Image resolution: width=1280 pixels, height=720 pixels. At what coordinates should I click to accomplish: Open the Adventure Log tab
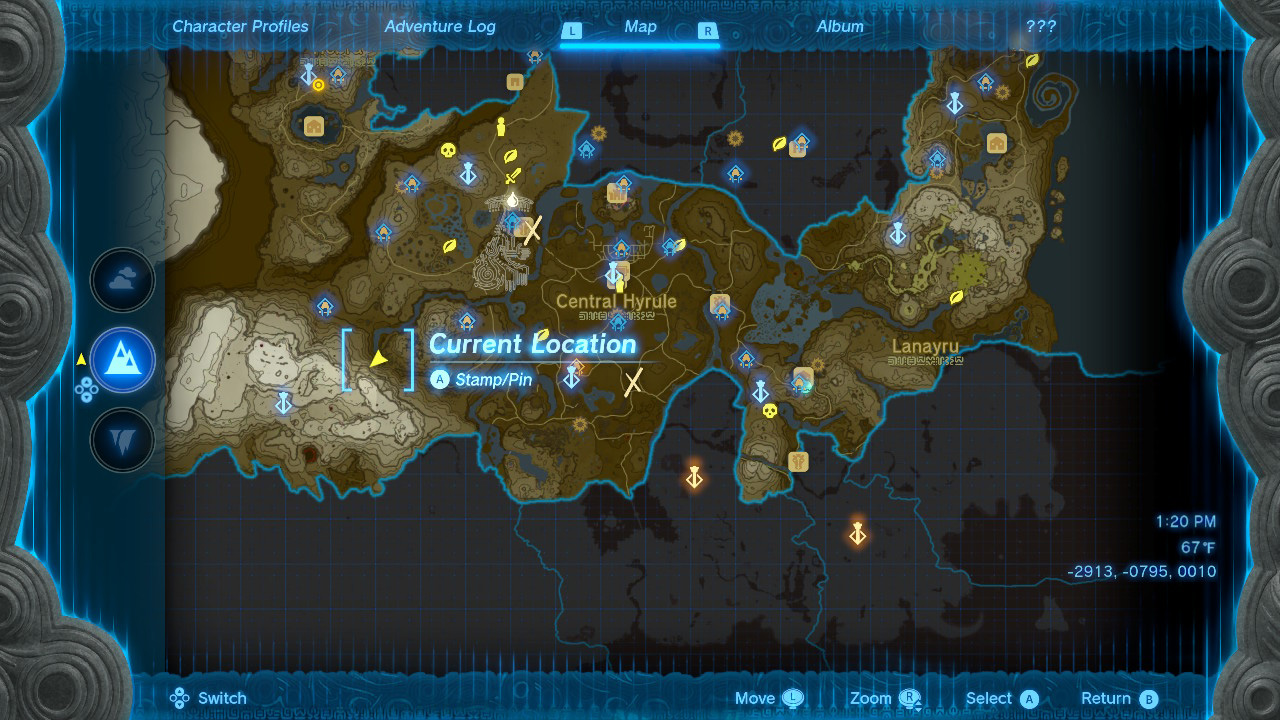coord(440,27)
